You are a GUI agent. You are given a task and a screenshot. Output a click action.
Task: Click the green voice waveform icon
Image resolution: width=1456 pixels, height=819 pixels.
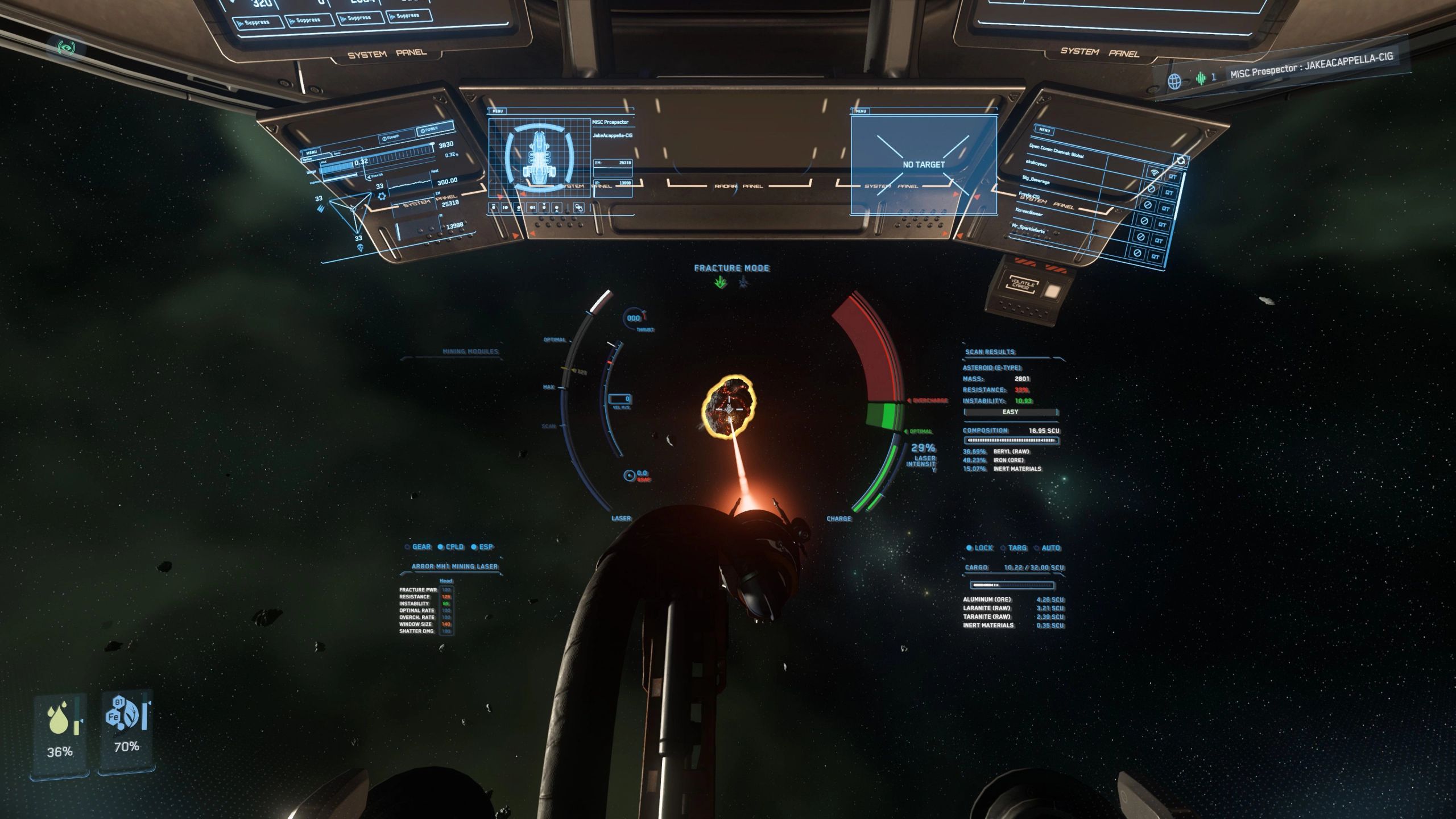tap(1200, 78)
